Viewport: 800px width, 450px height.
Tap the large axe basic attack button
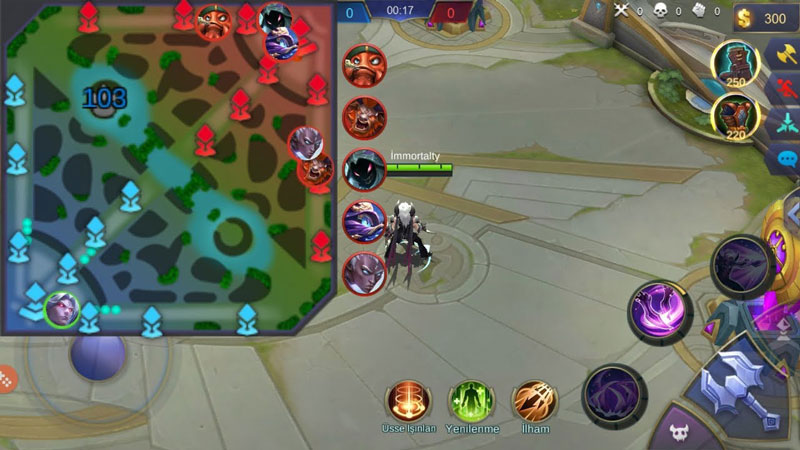[741, 385]
